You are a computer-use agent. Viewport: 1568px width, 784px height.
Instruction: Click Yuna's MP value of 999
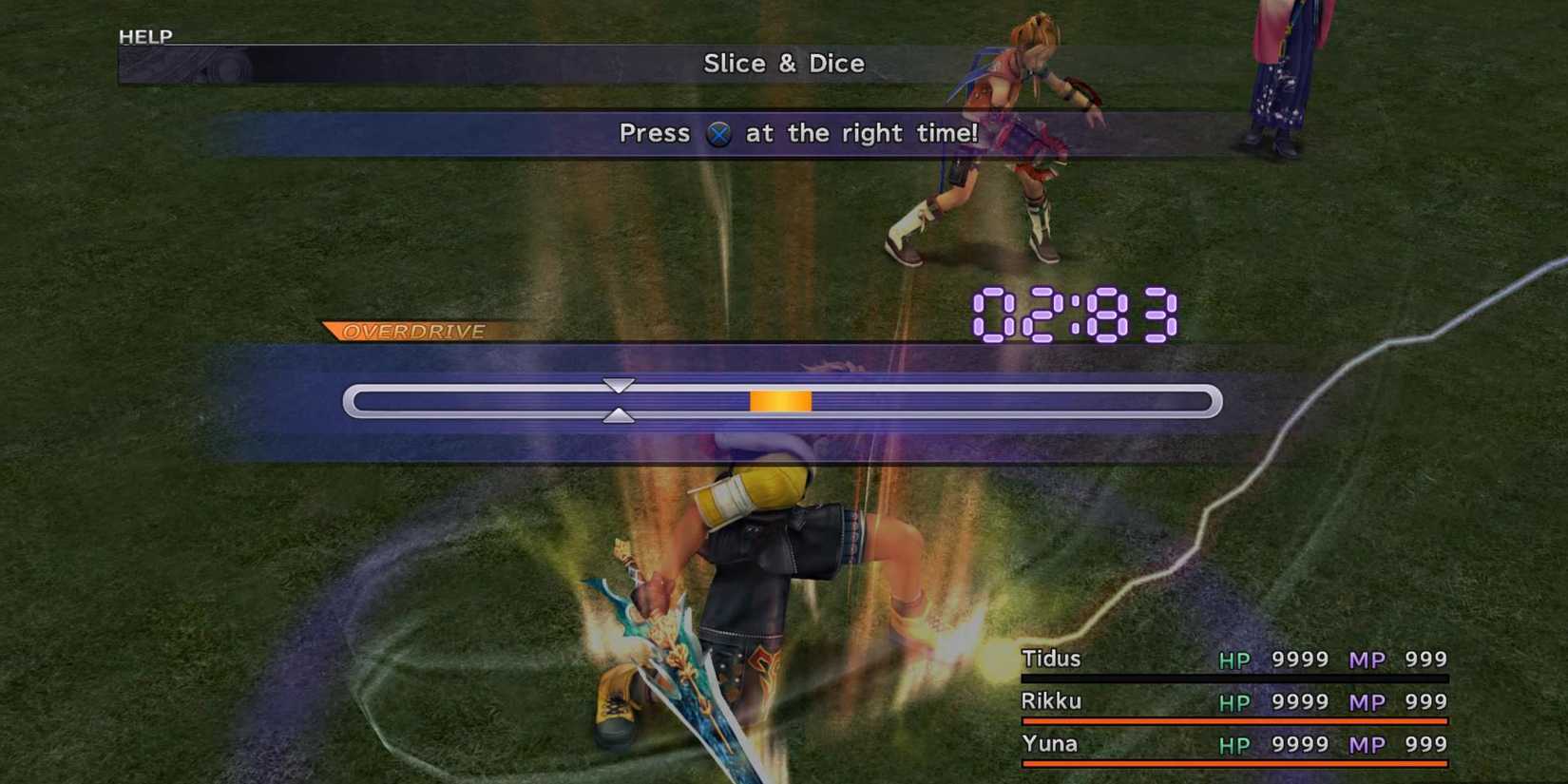1425,744
